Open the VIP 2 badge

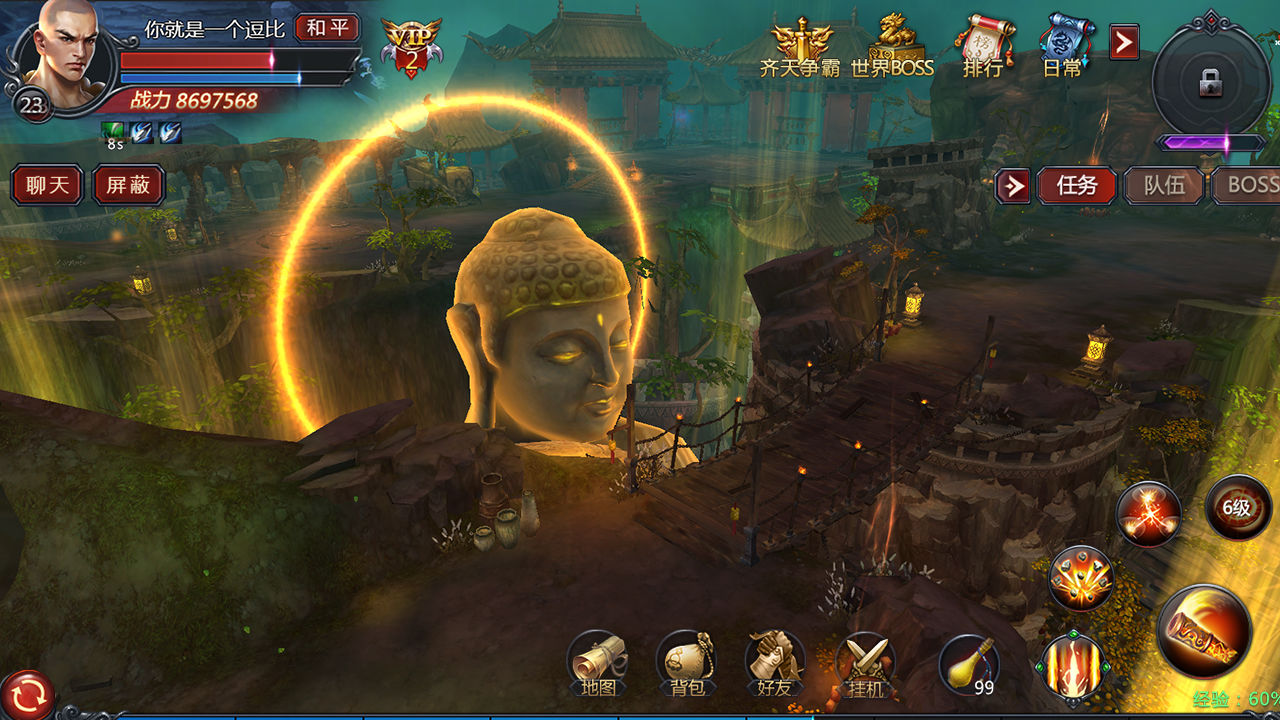point(411,47)
